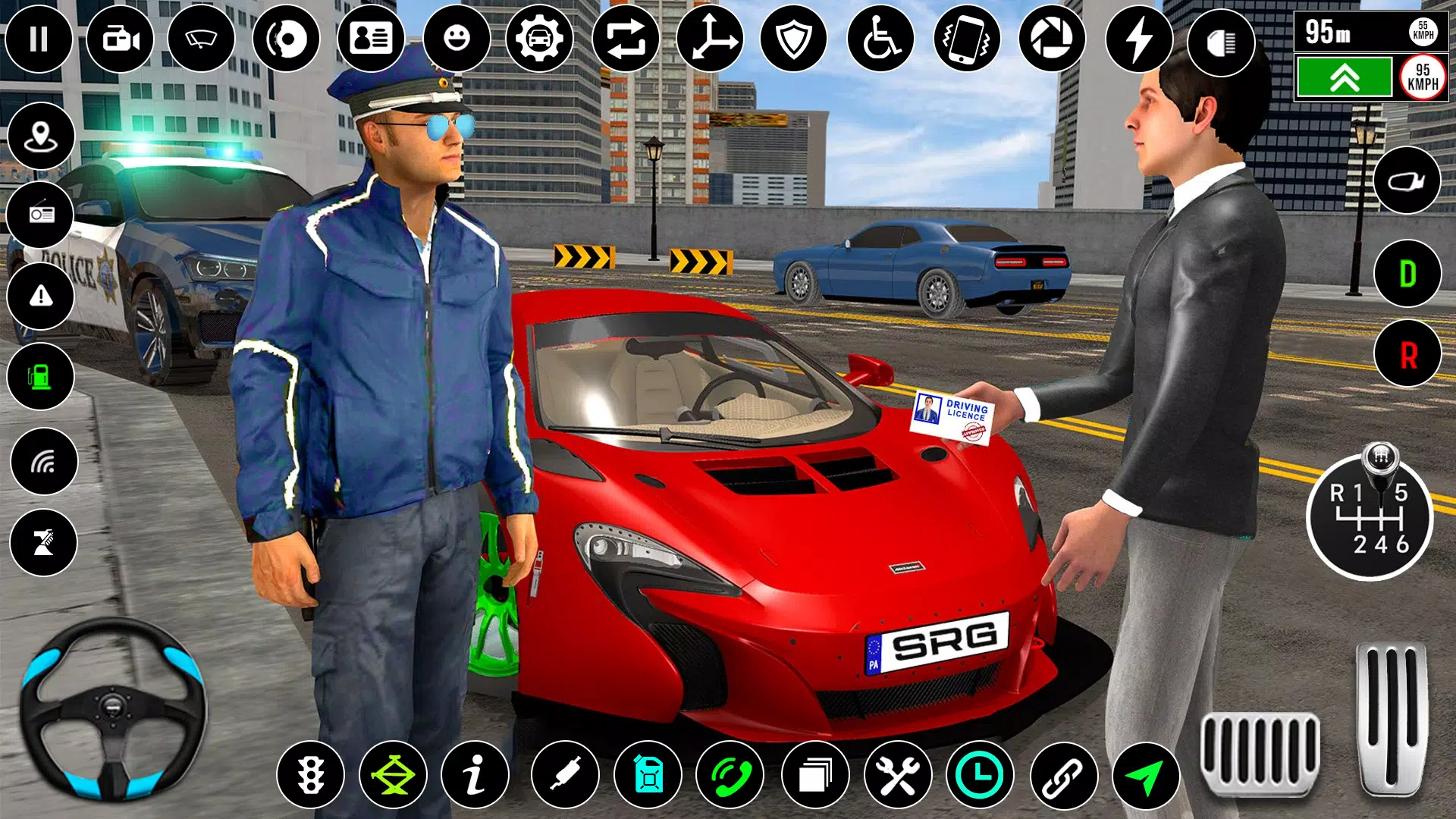The width and height of the screenshot is (1456, 819).
Task: Switch camera view with the camera icon
Action: point(121,39)
